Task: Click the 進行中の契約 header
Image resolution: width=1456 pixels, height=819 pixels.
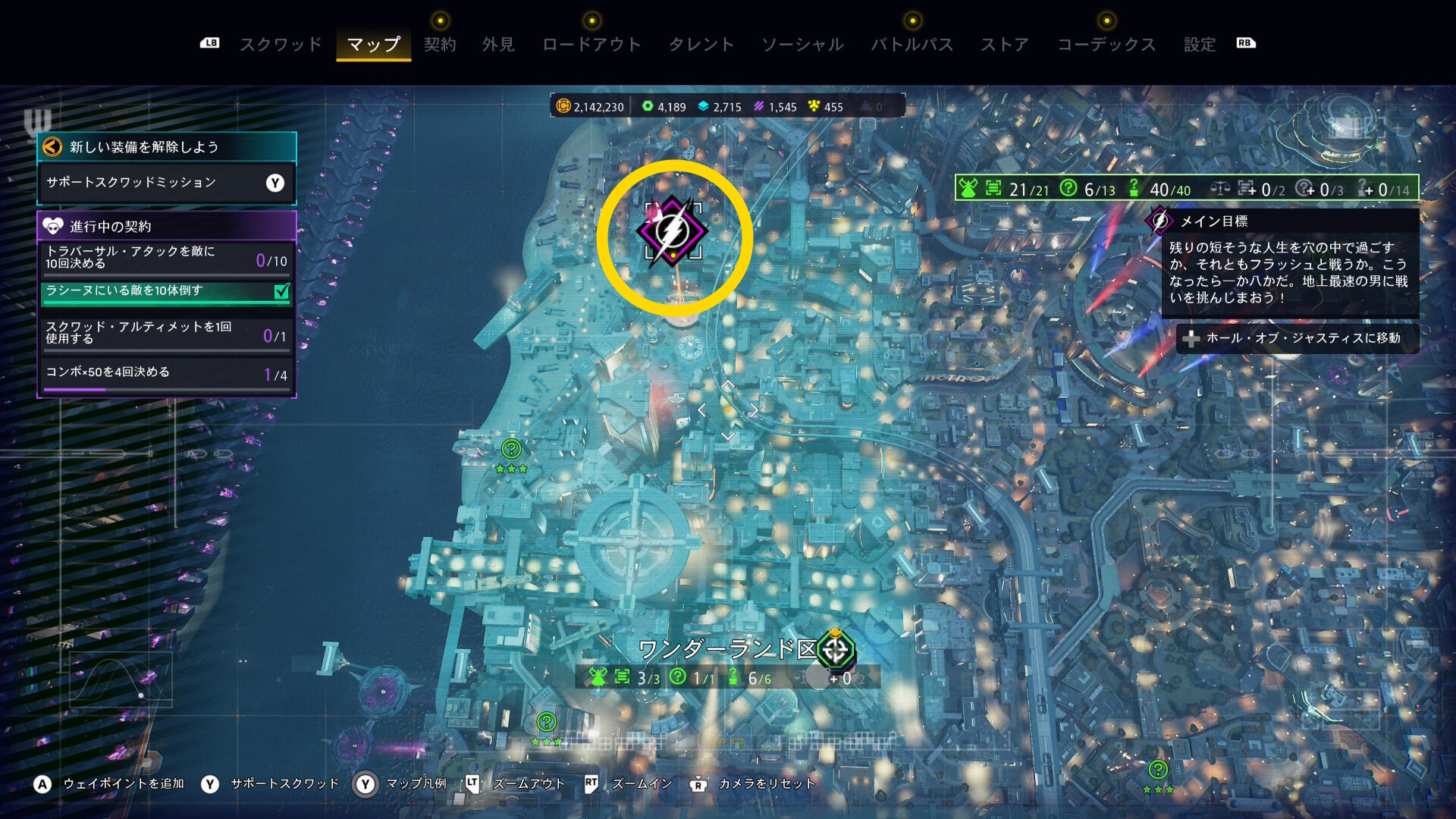Action: point(166,226)
